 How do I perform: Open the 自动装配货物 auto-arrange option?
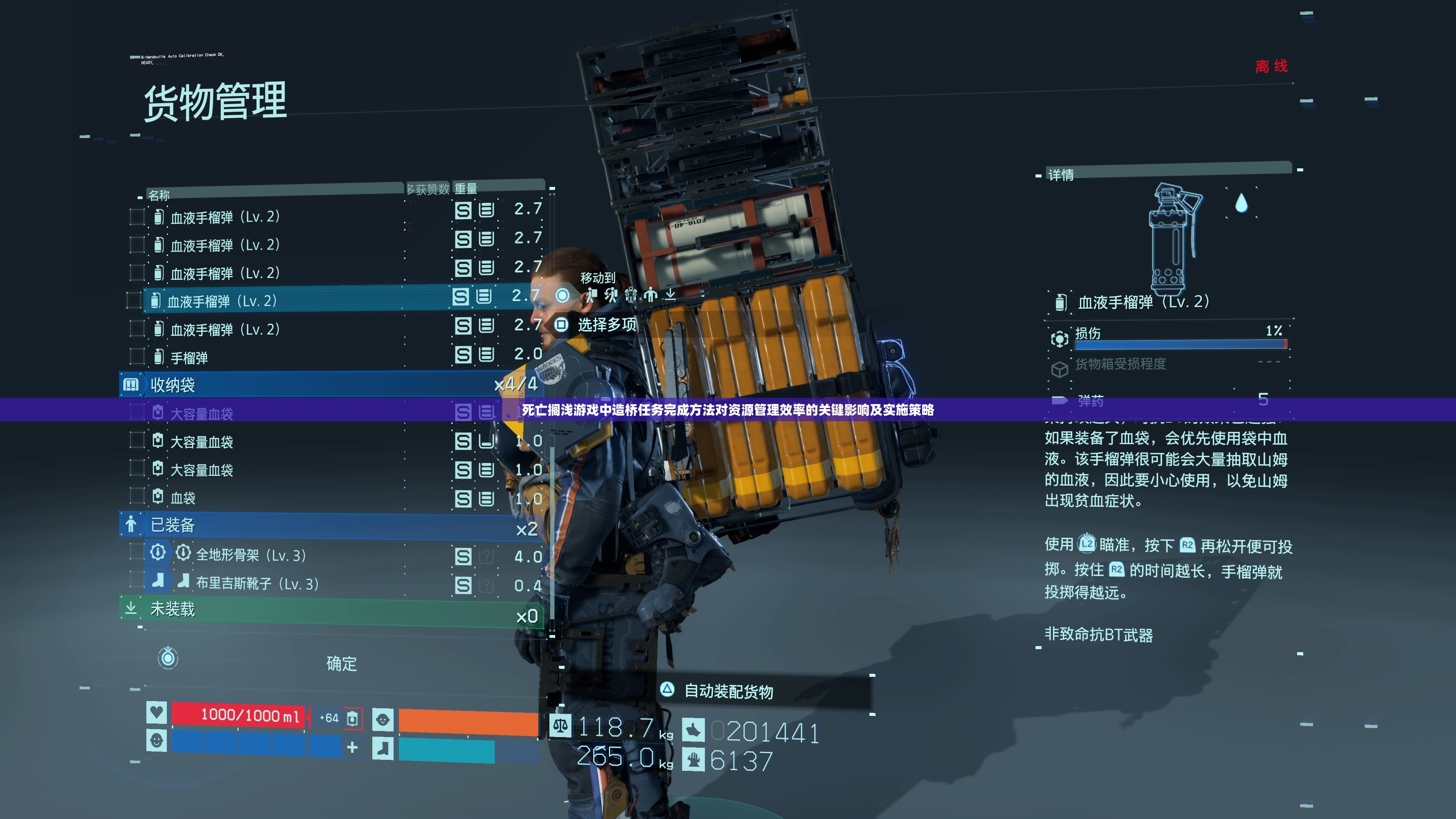point(729,691)
